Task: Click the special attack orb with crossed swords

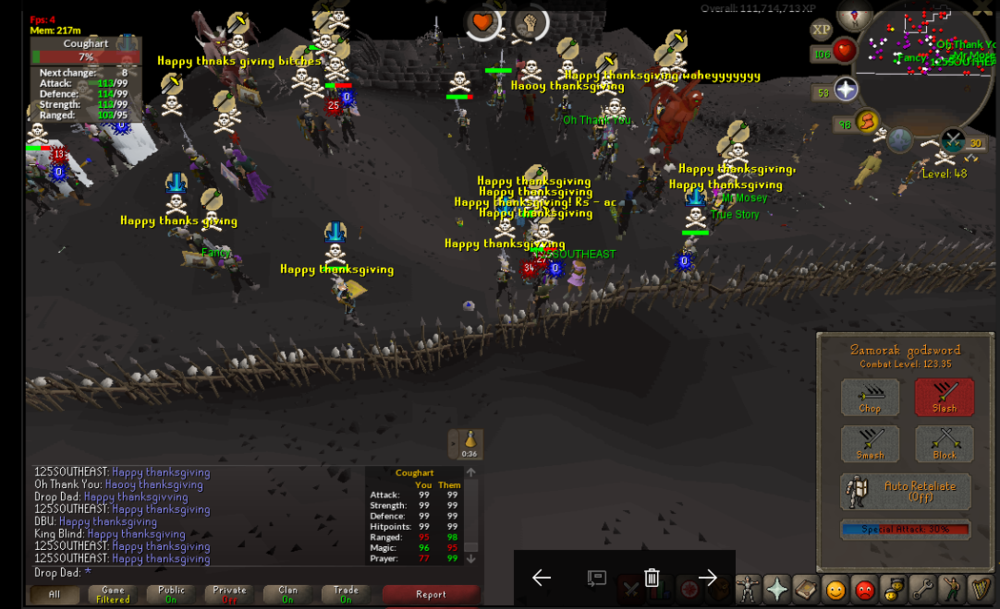Action: (952, 141)
